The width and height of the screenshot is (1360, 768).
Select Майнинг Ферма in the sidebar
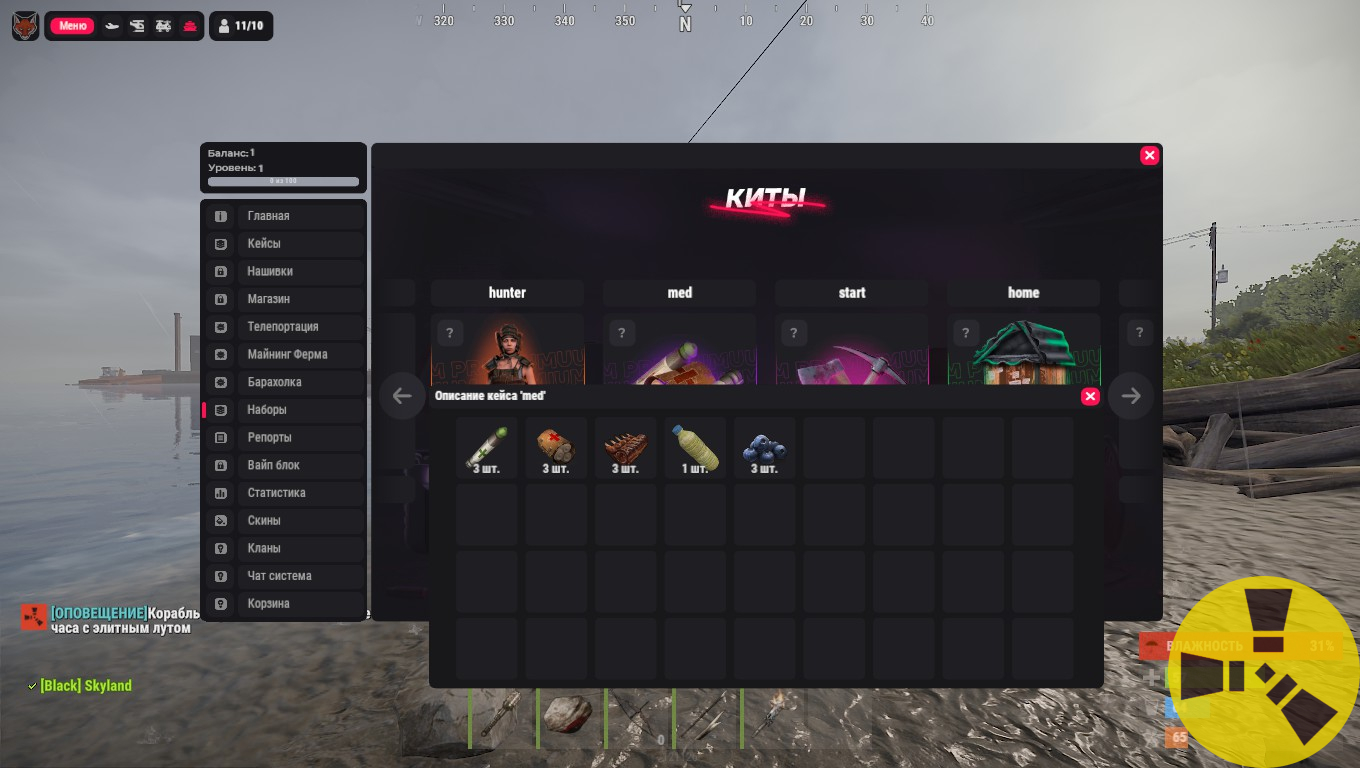click(x=284, y=354)
